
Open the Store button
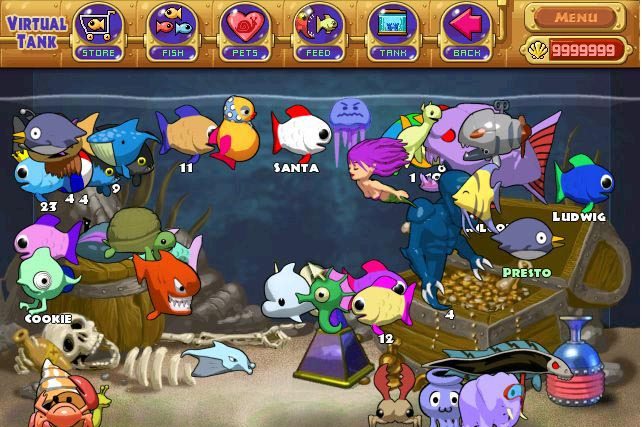click(99, 28)
